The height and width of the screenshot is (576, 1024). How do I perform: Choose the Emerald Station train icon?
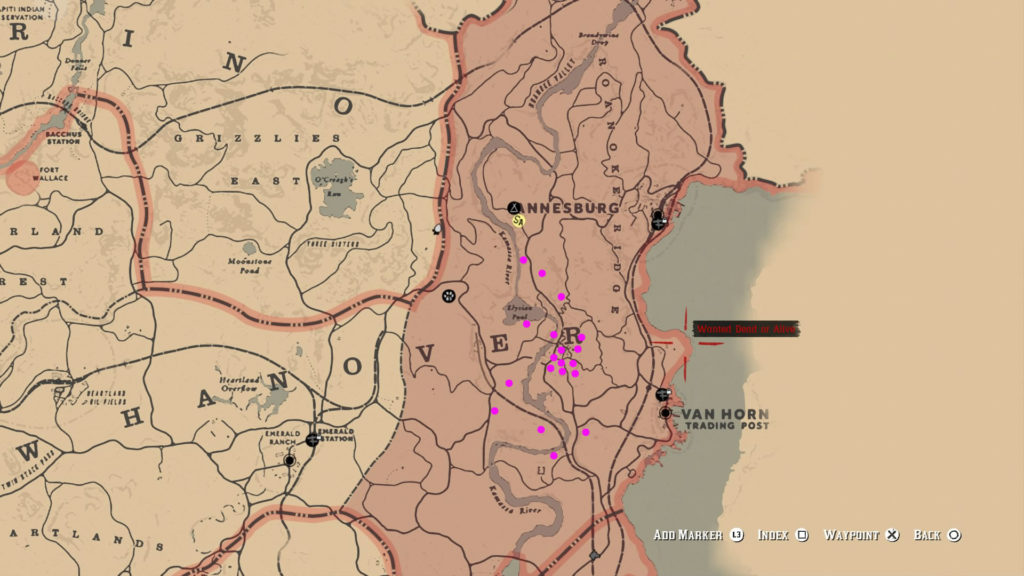(313, 438)
